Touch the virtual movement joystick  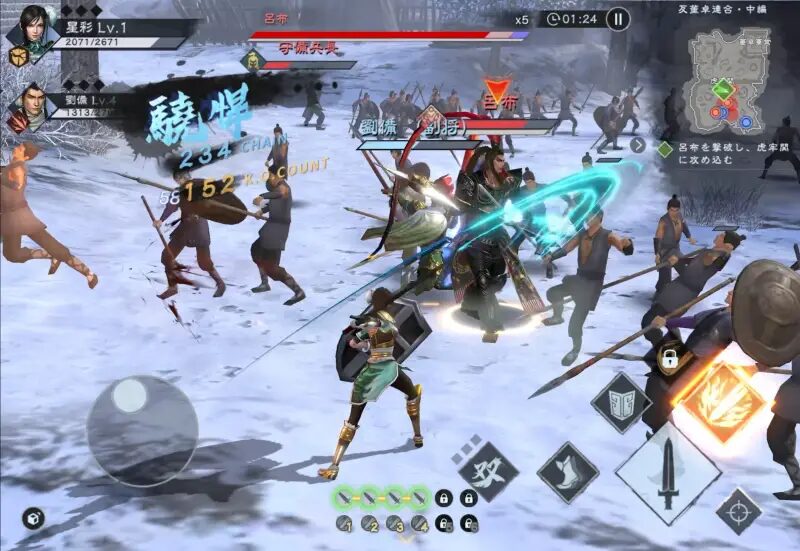pos(141,430)
